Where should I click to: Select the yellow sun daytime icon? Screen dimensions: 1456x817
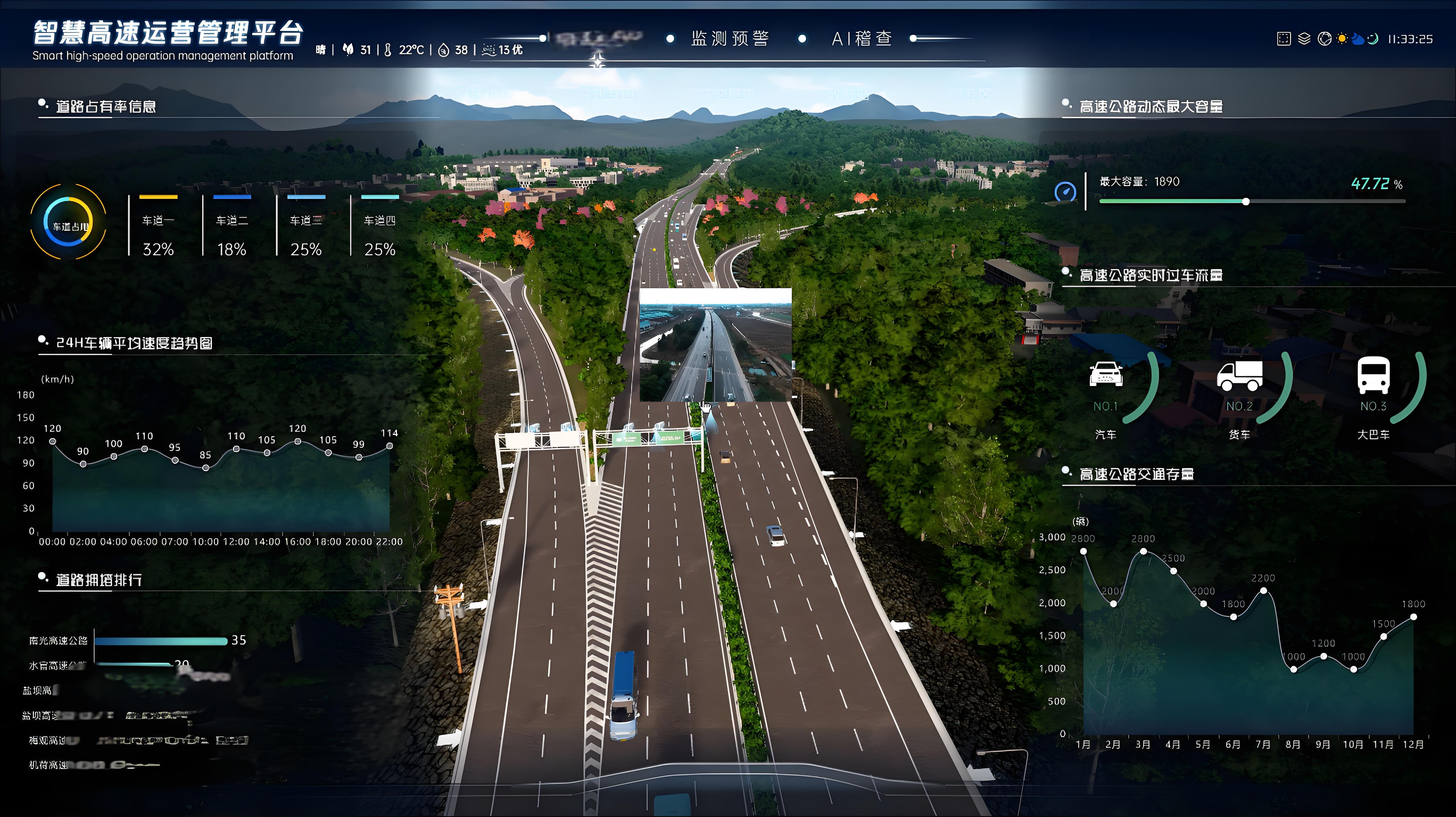tap(1342, 39)
